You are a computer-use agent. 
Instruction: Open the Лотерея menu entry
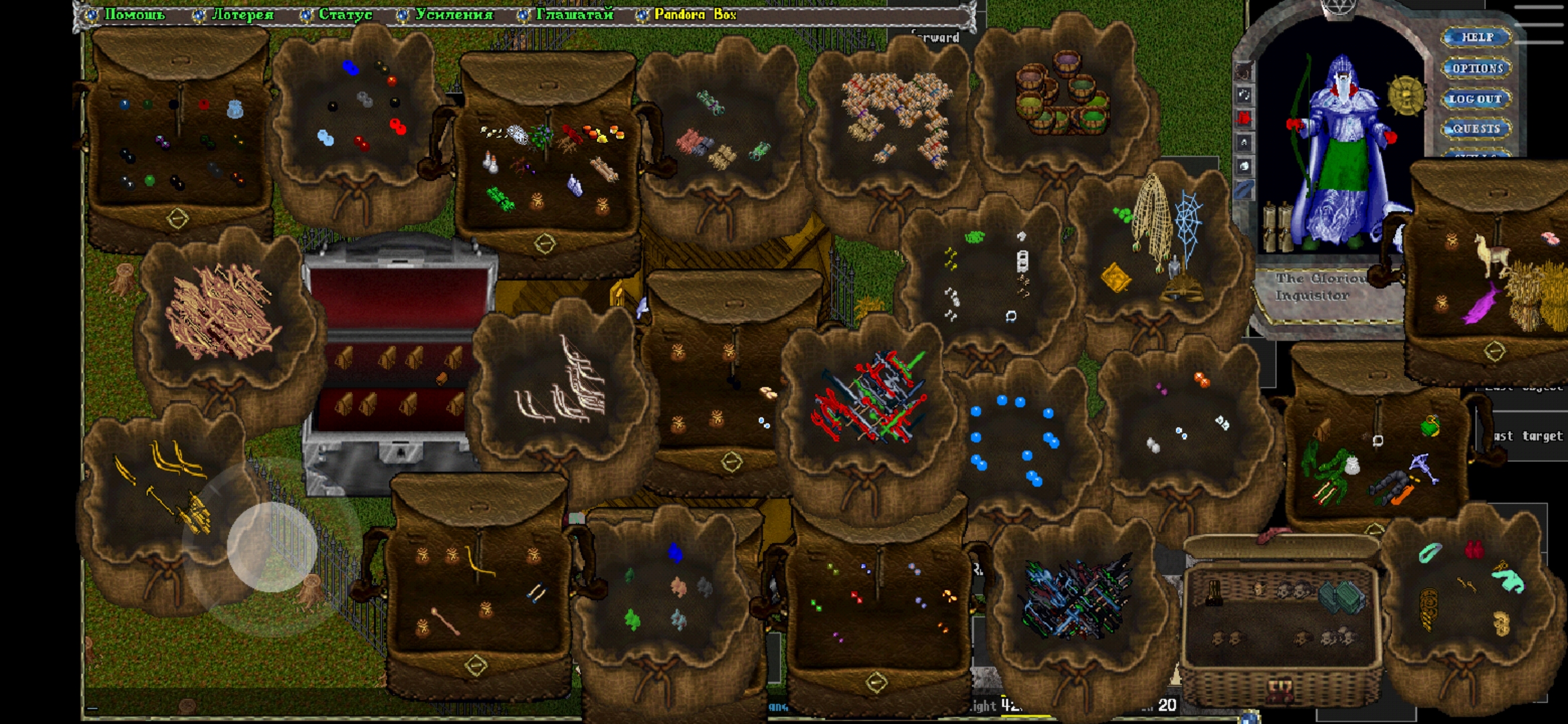coord(242,14)
